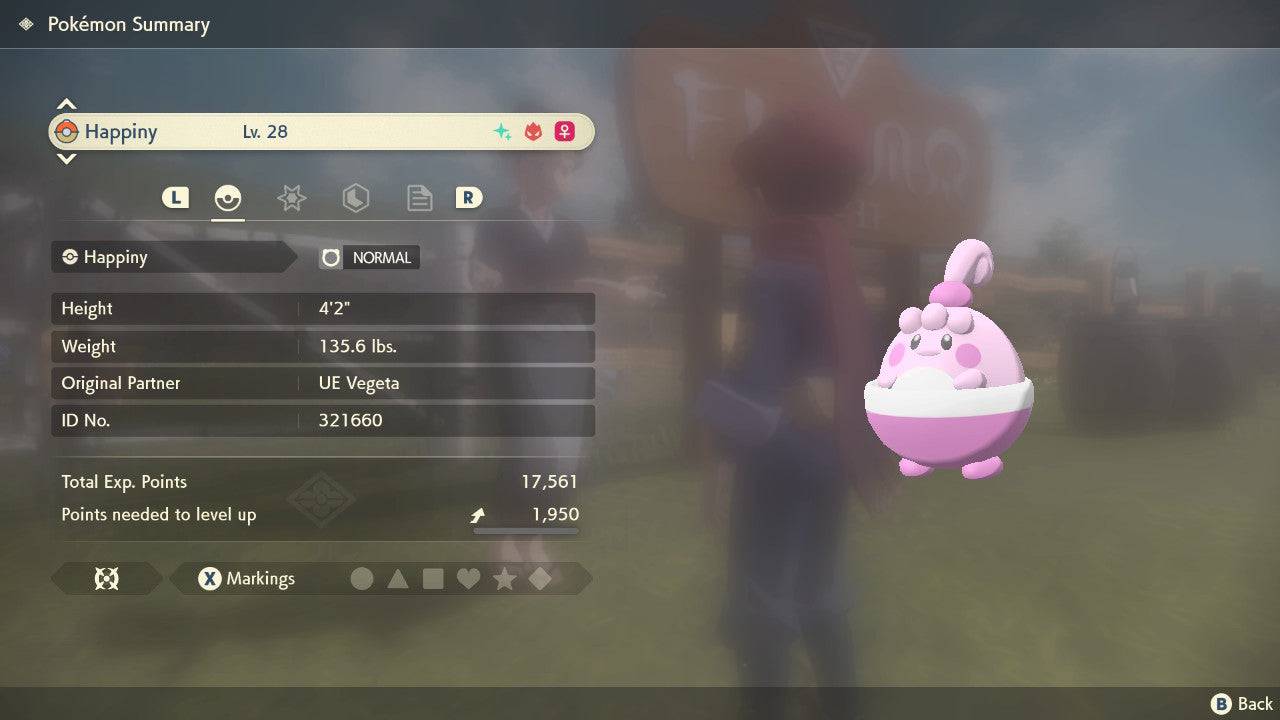1280x720 pixels.
Task: Select the Happiny name banner at Lv. 28
Action: [320, 132]
